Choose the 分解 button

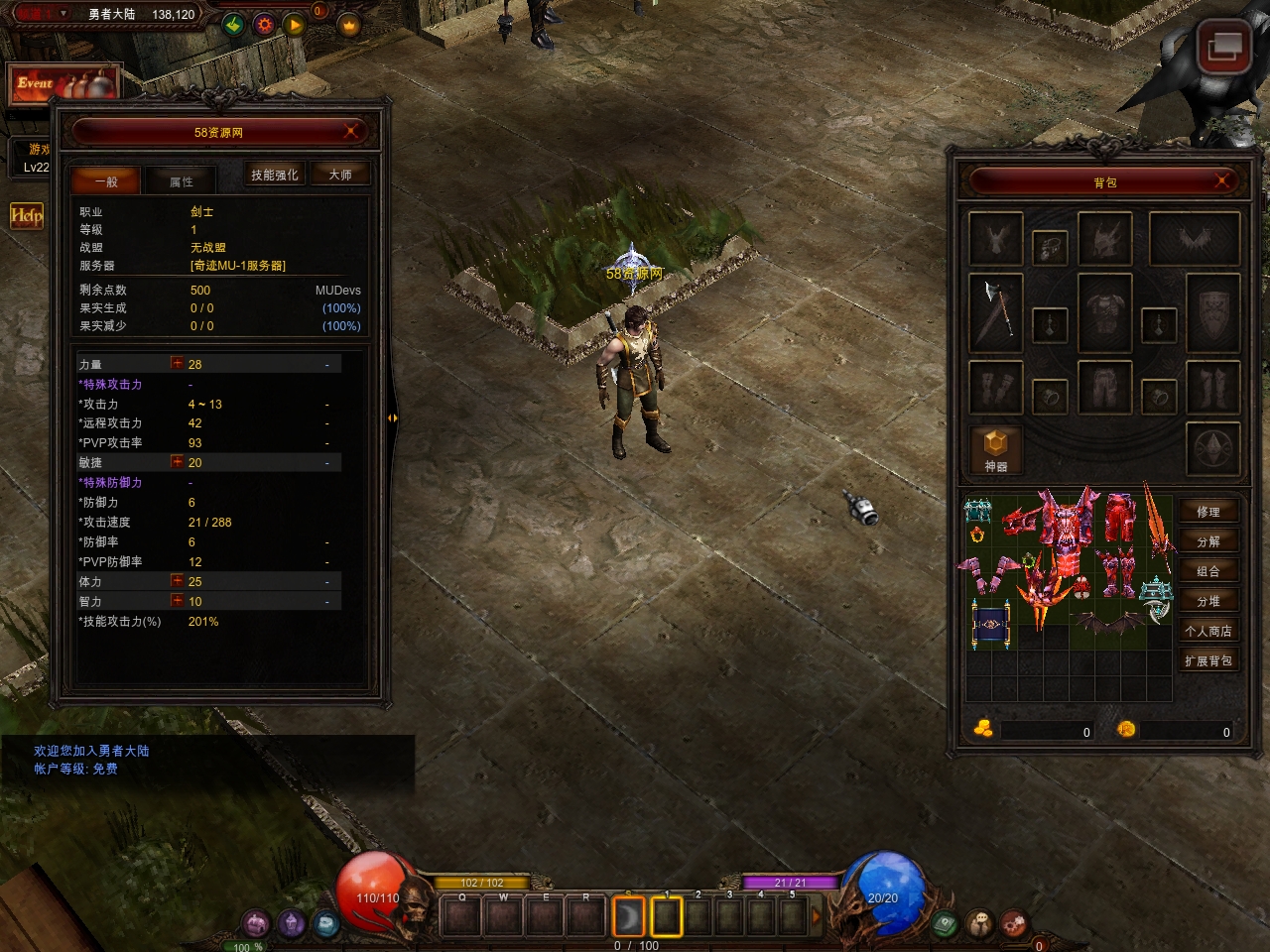tap(1207, 541)
